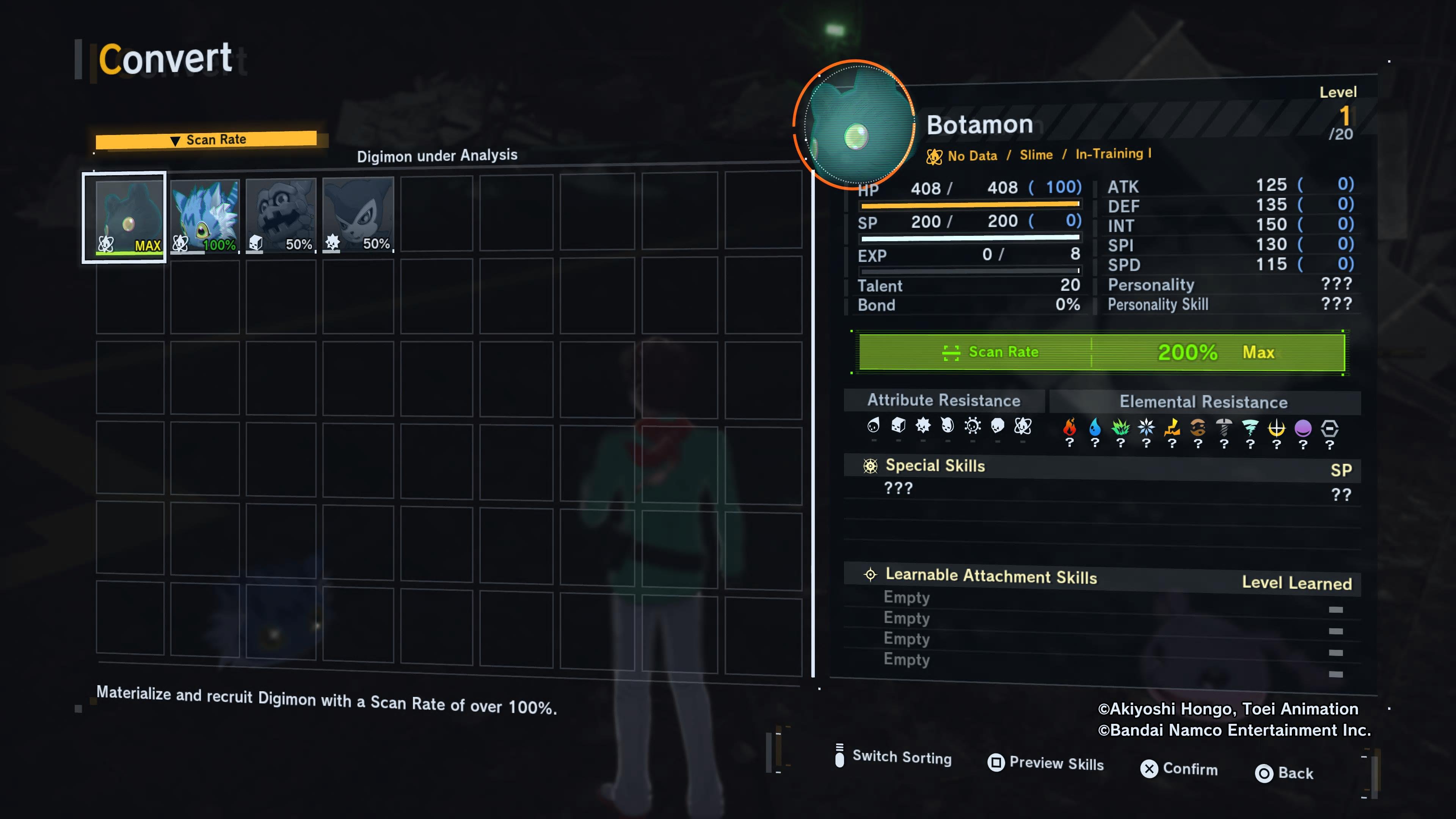
Task: Click the fire elemental resistance icon
Action: [x=1069, y=427]
